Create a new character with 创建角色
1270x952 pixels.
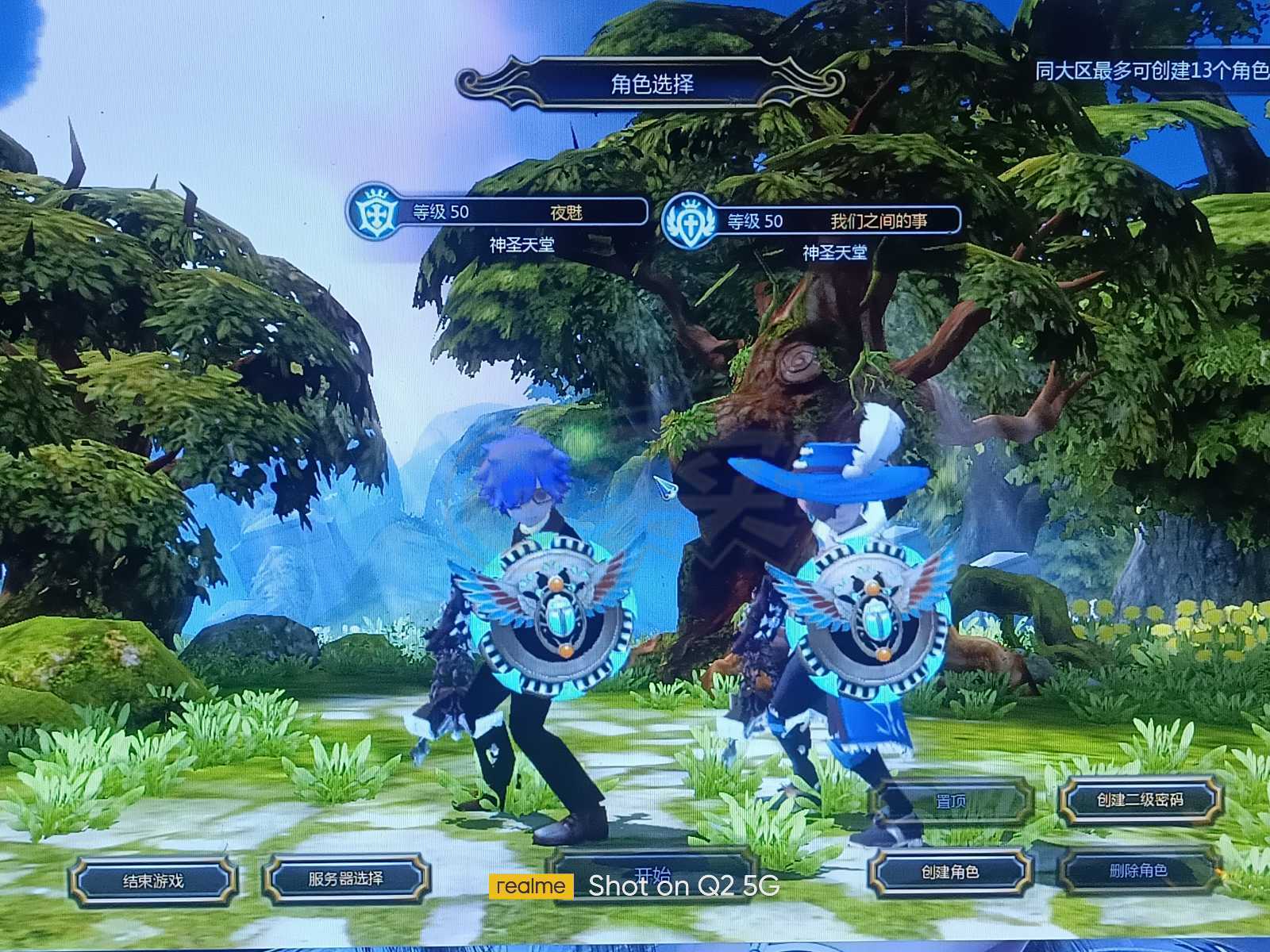[x=949, y=872]
